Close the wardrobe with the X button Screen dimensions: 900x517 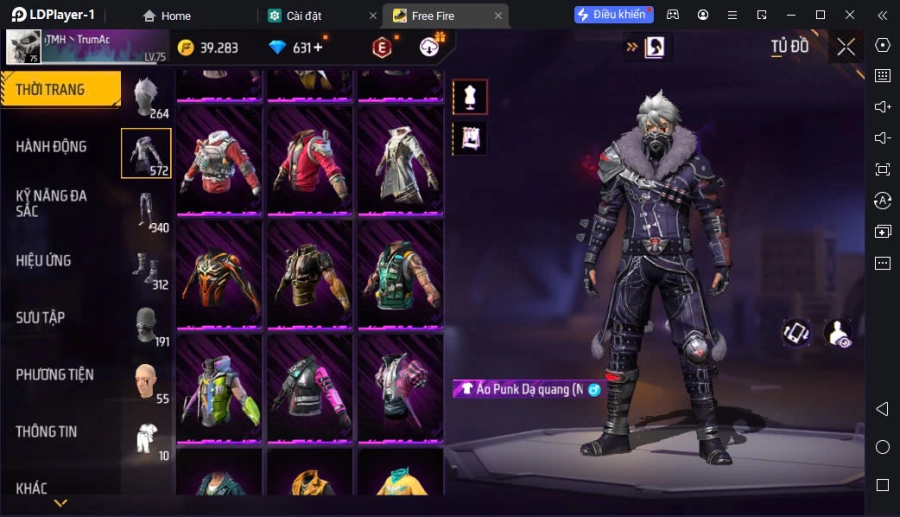tap(846, 46)
